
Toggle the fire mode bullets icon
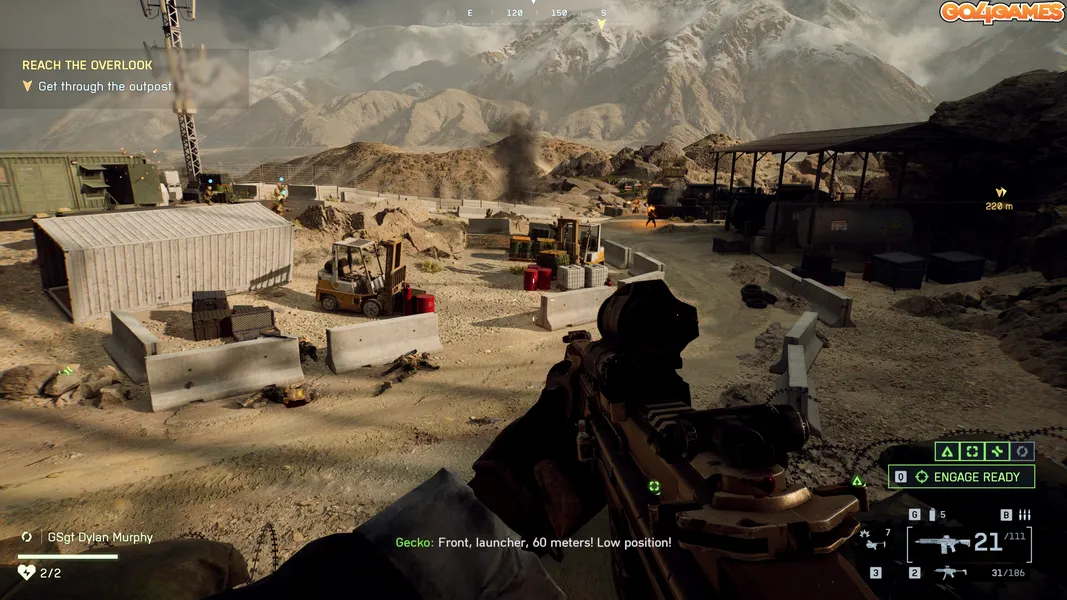[x=1023, y=515]
